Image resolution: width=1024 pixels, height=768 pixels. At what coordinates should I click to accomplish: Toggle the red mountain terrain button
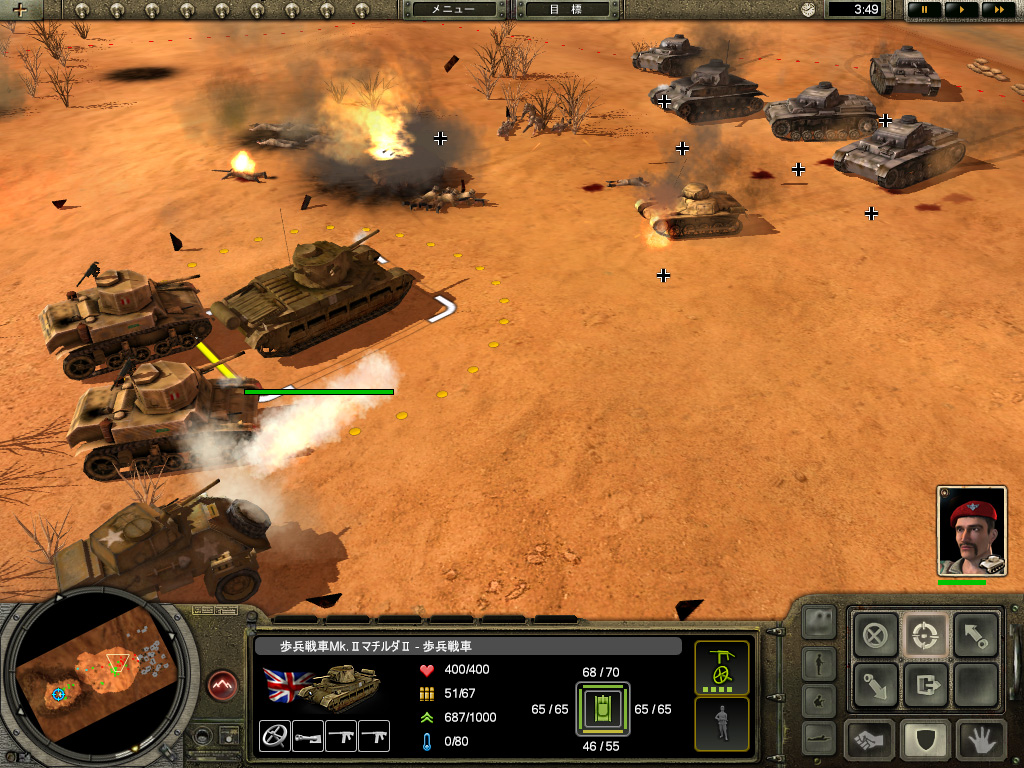222,685
